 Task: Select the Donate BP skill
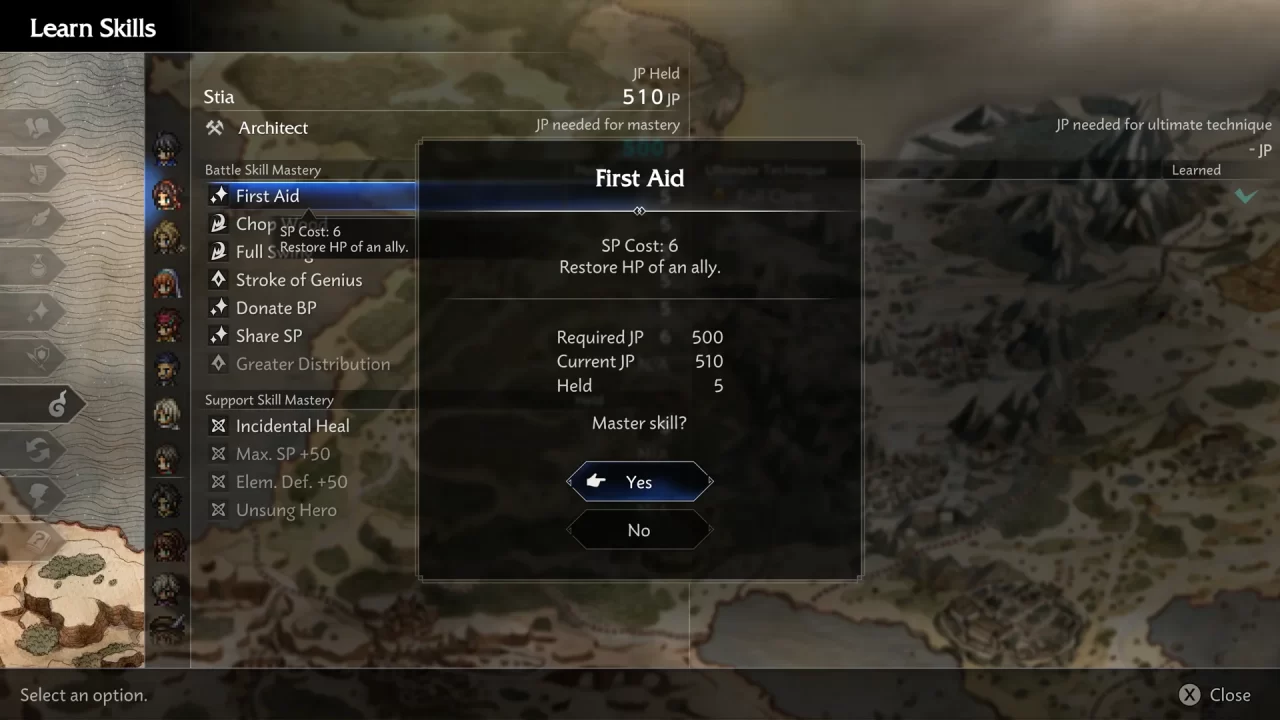(x=276, y=308)
